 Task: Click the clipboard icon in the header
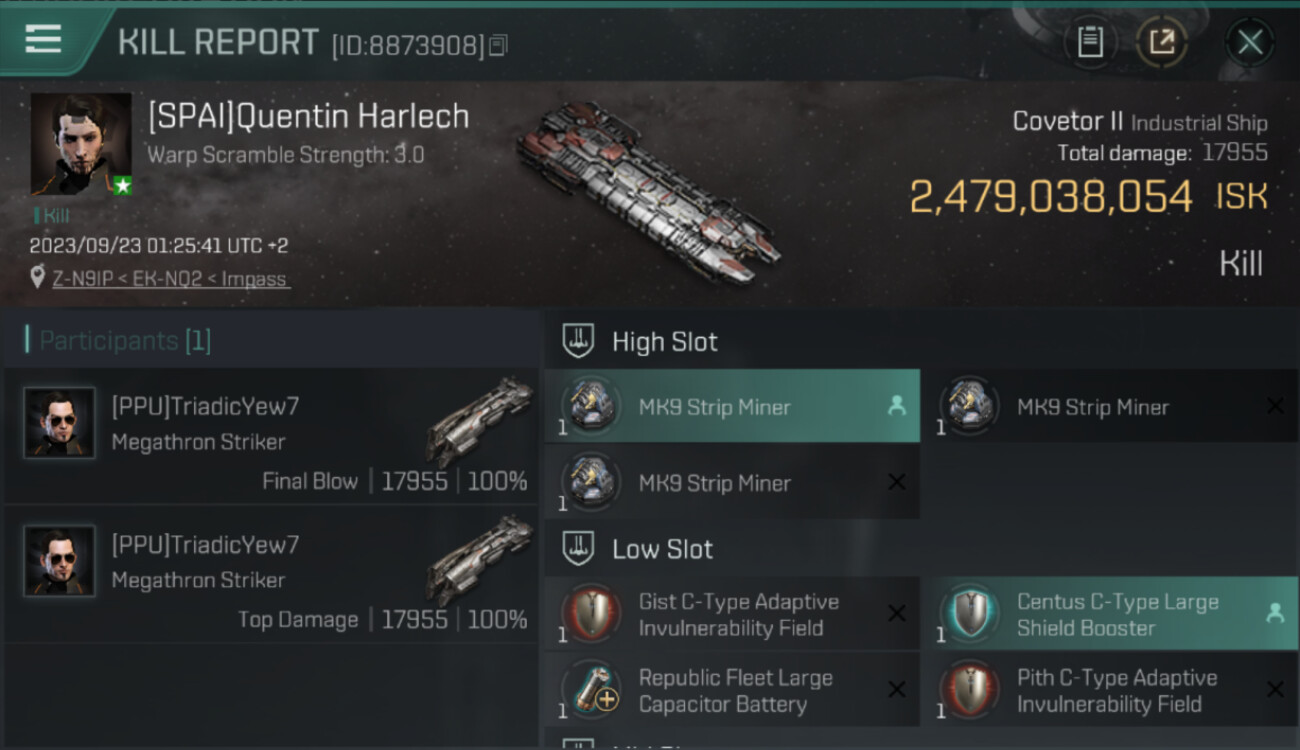[1090, 42]
